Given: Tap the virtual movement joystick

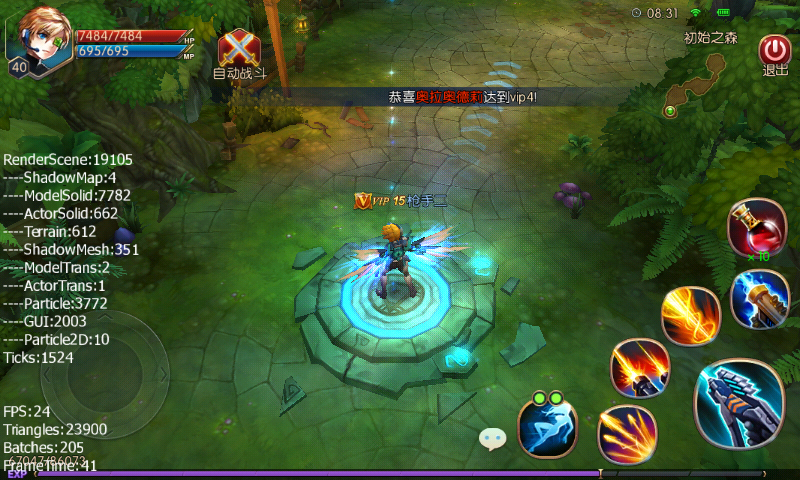Looking at the screenshot, I should [105, 373].
